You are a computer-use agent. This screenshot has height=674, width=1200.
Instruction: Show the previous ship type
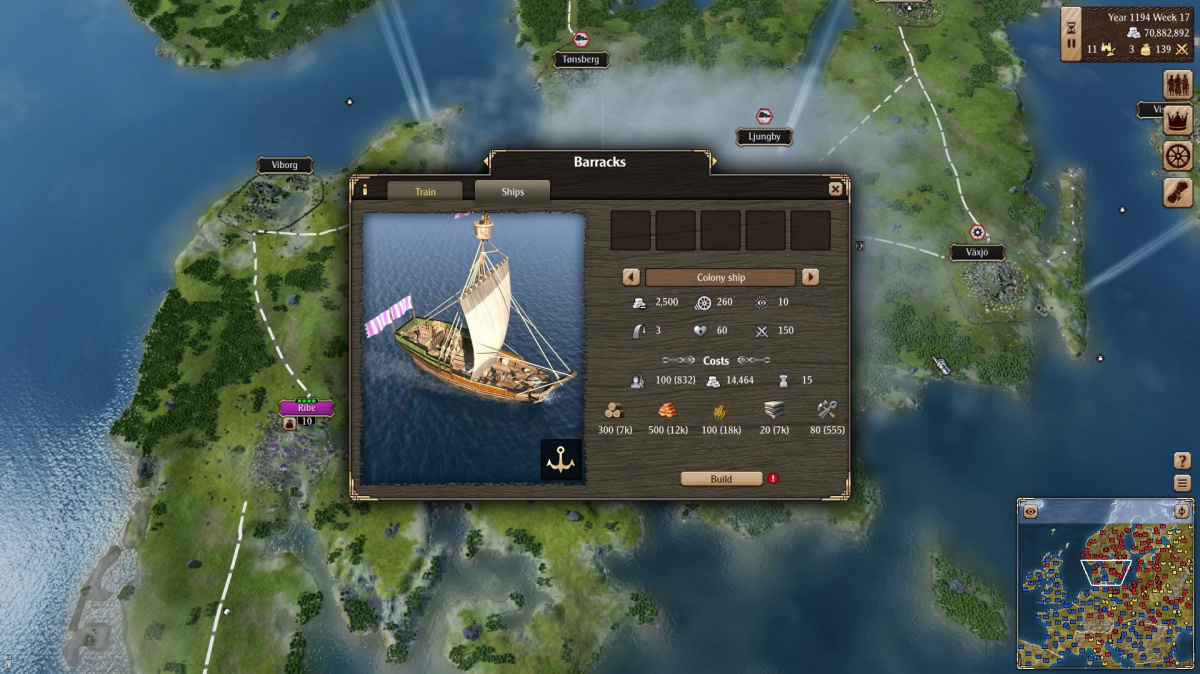631,277
